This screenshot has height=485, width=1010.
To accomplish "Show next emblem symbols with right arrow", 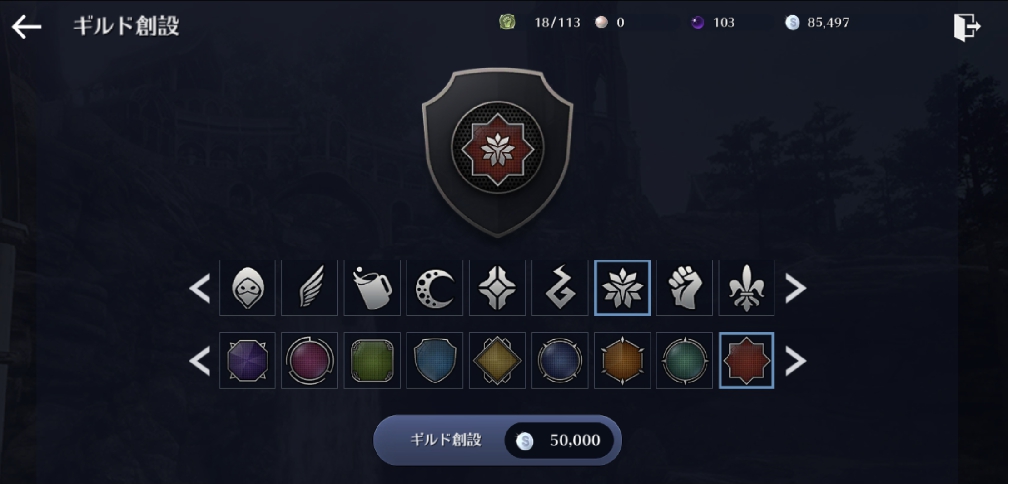I will [795, 288].
